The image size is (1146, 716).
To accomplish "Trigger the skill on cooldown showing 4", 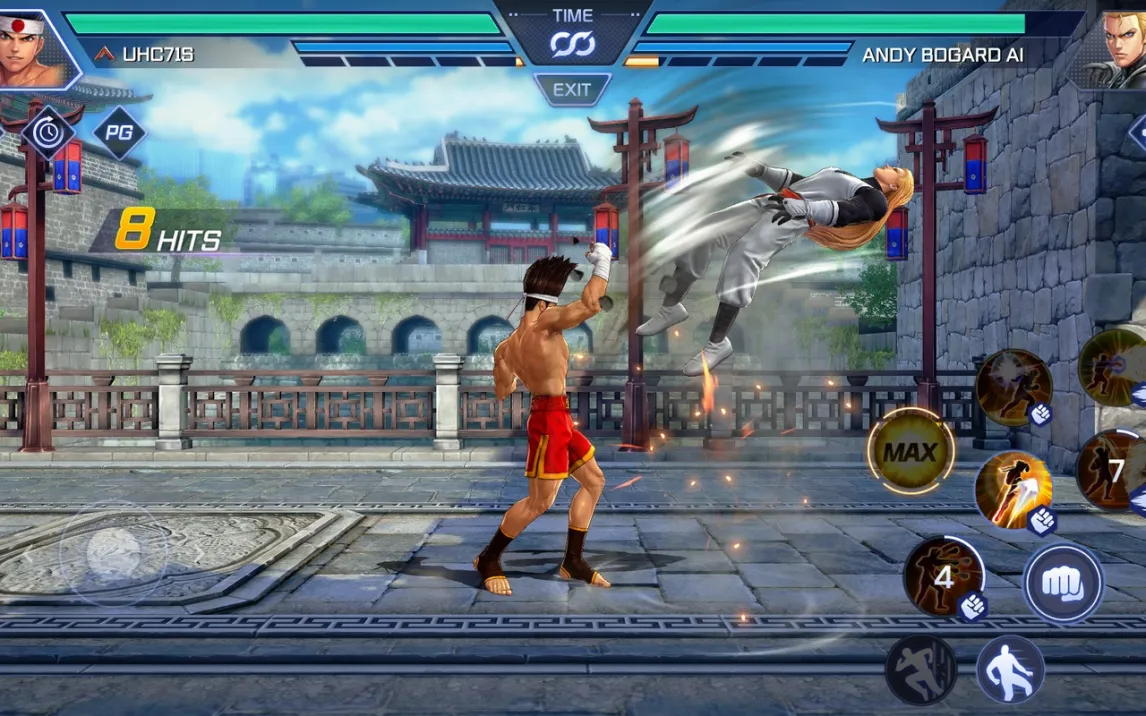I will pyautogui.click(x=944, y=577).
